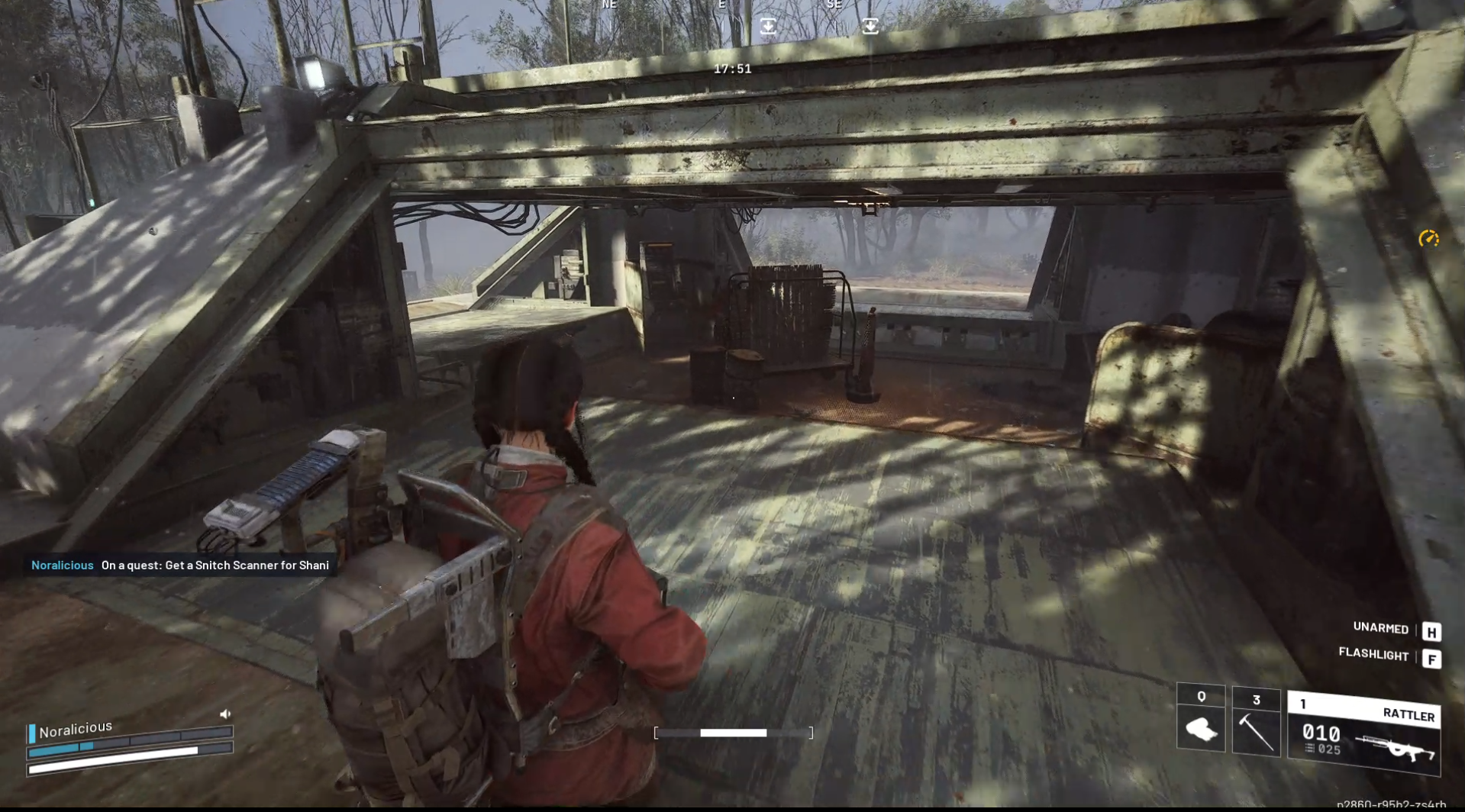
Task: Click the supply crate icon near the E compass marker
Action: pyautogui.click(x=766, y=25)
